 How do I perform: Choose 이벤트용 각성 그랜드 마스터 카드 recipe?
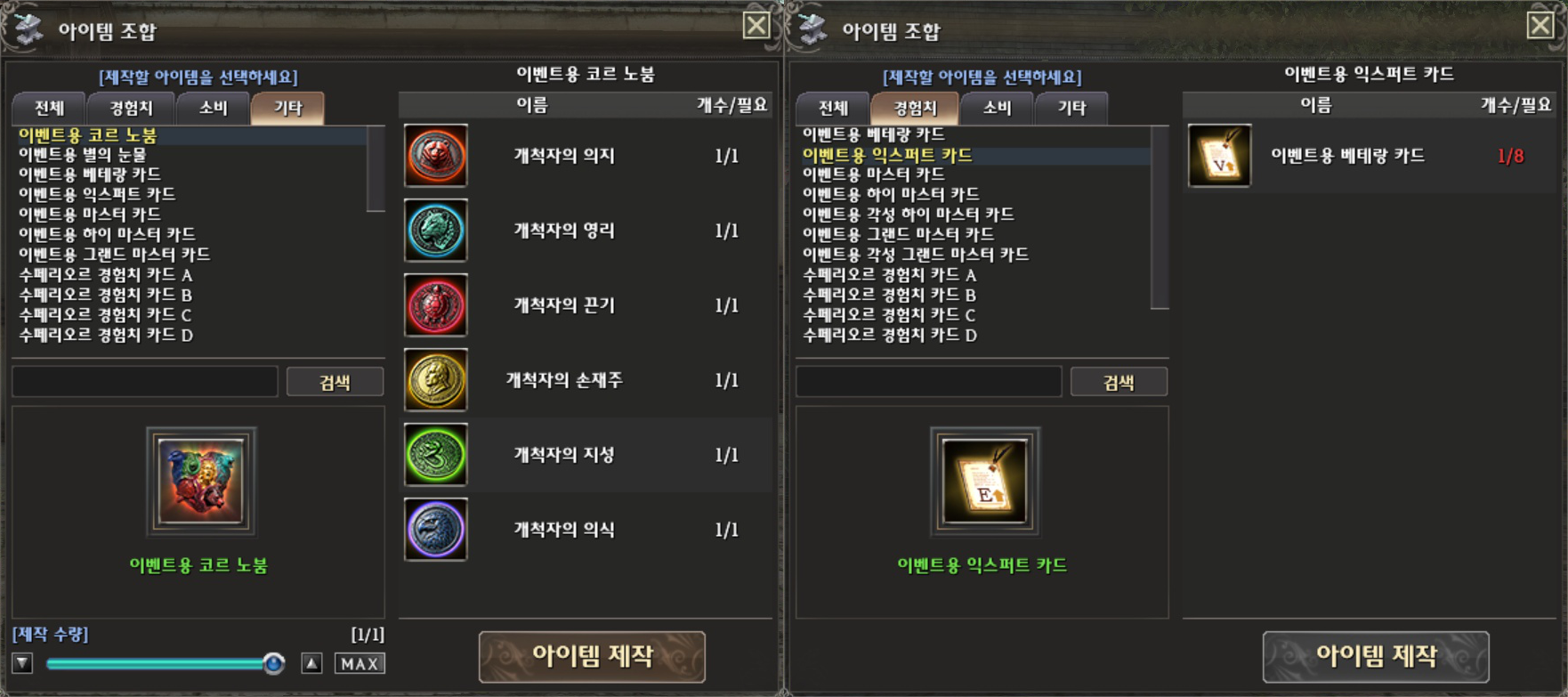[916, 255]
